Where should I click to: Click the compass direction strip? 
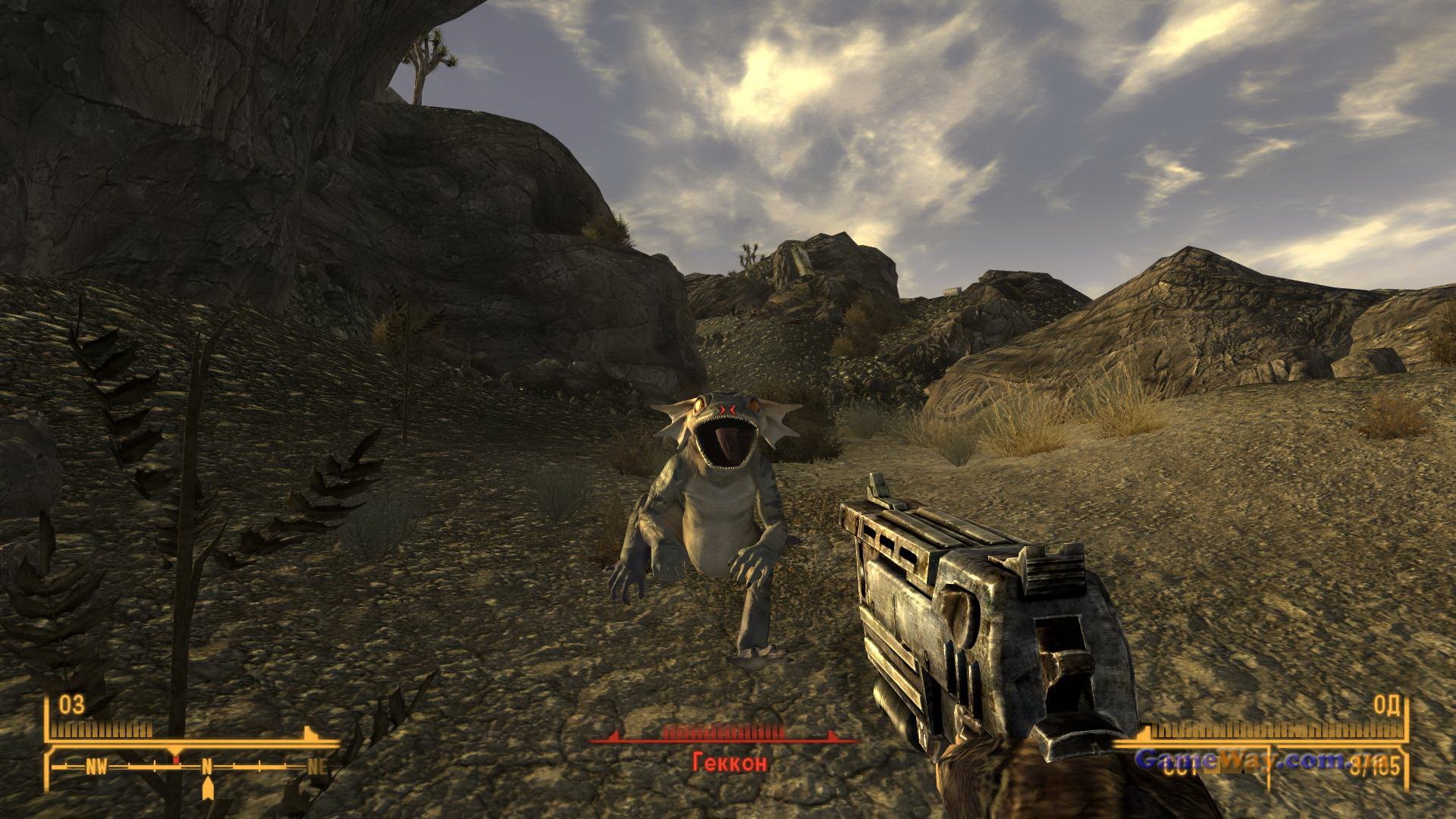click(x=195, y=767)
